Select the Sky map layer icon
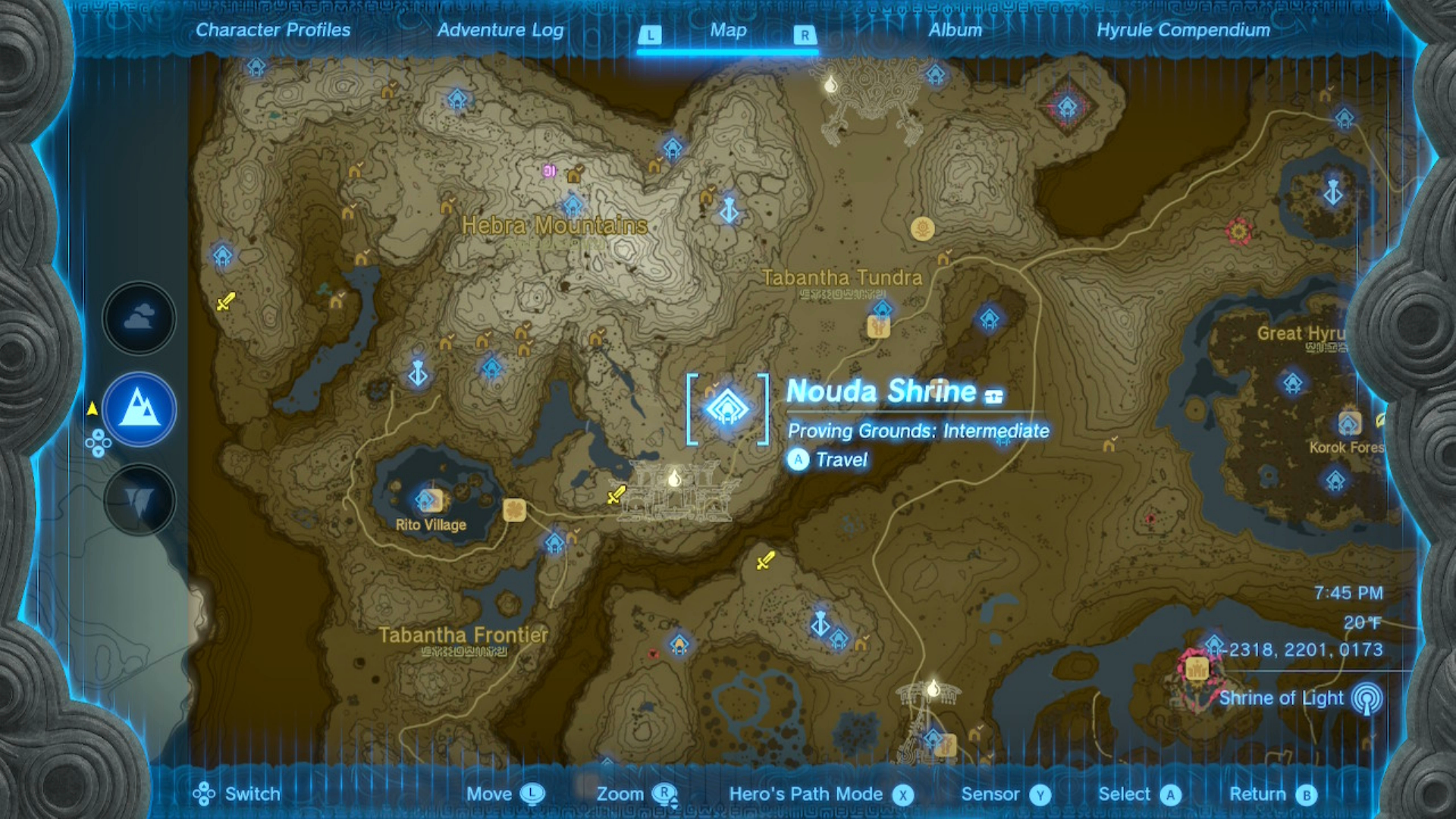This screenshot has height=819, width=1456. click(139, 318)
